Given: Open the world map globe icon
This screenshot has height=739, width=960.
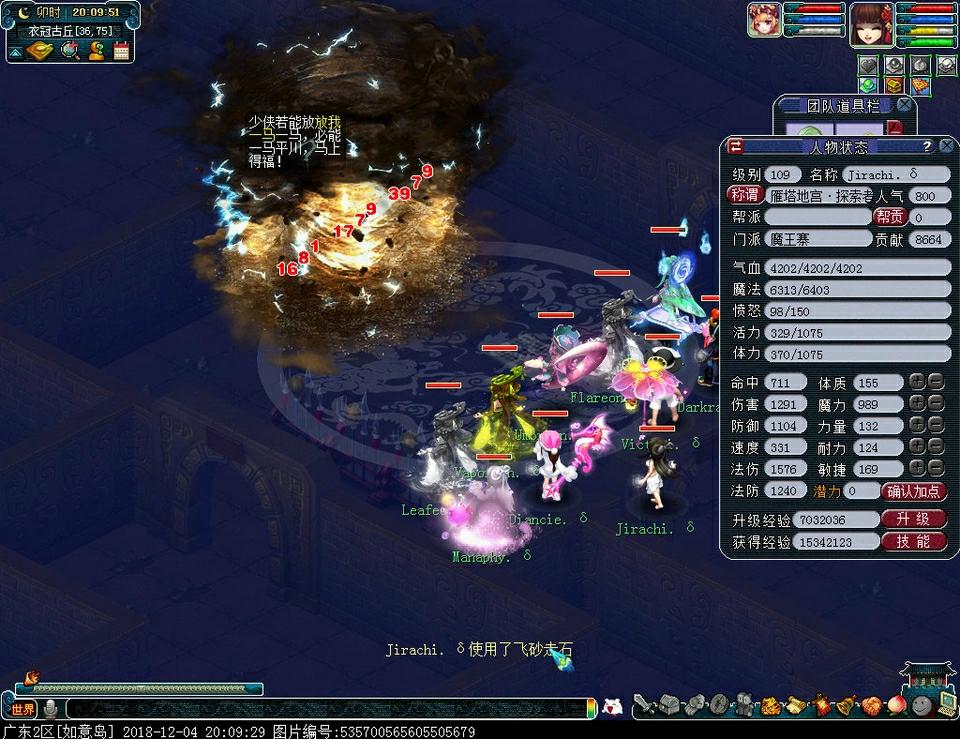Looking at the screenshot, I should pos(70,50).
